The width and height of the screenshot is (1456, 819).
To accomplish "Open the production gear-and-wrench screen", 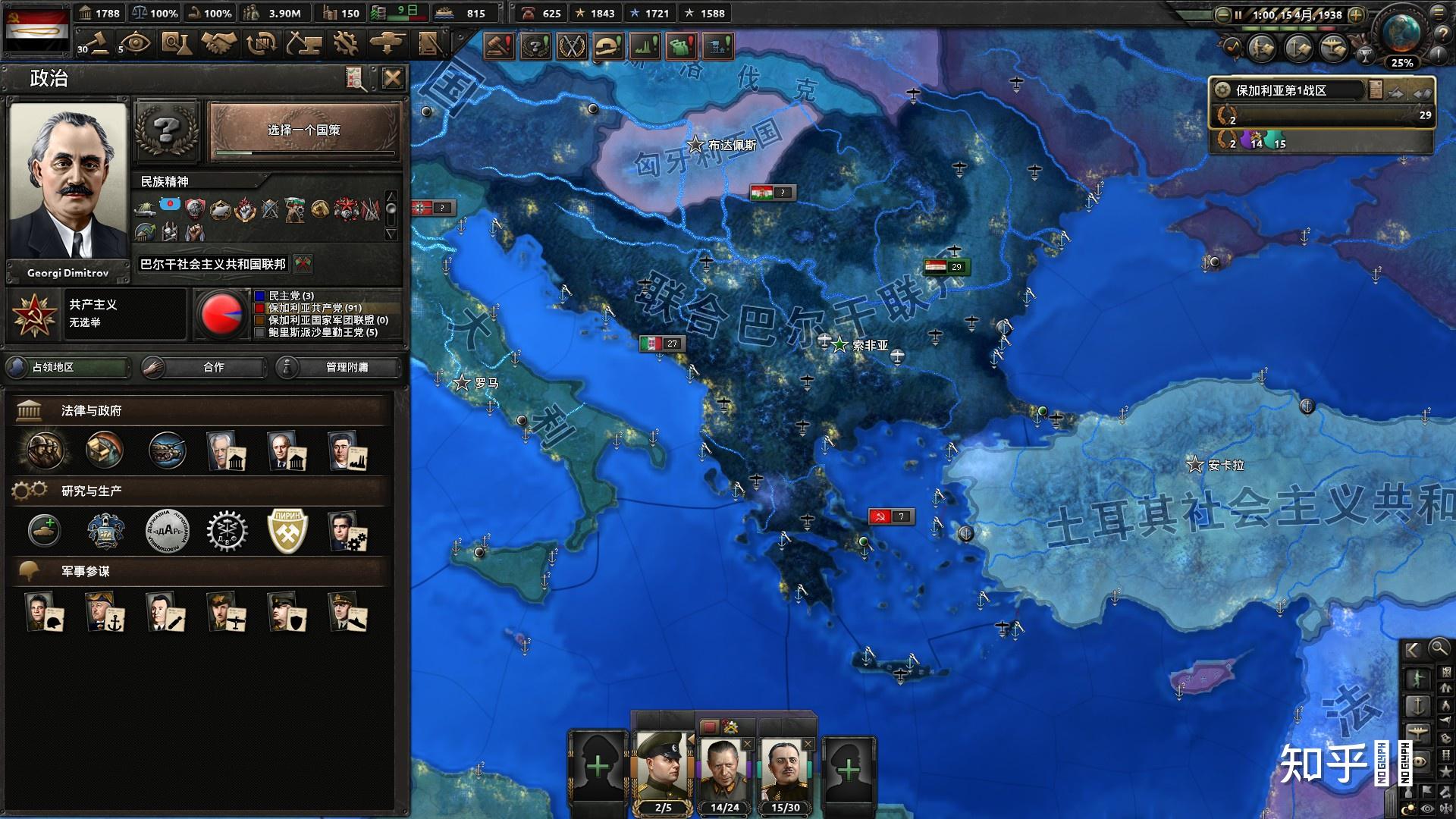I will tap(345, 43).
